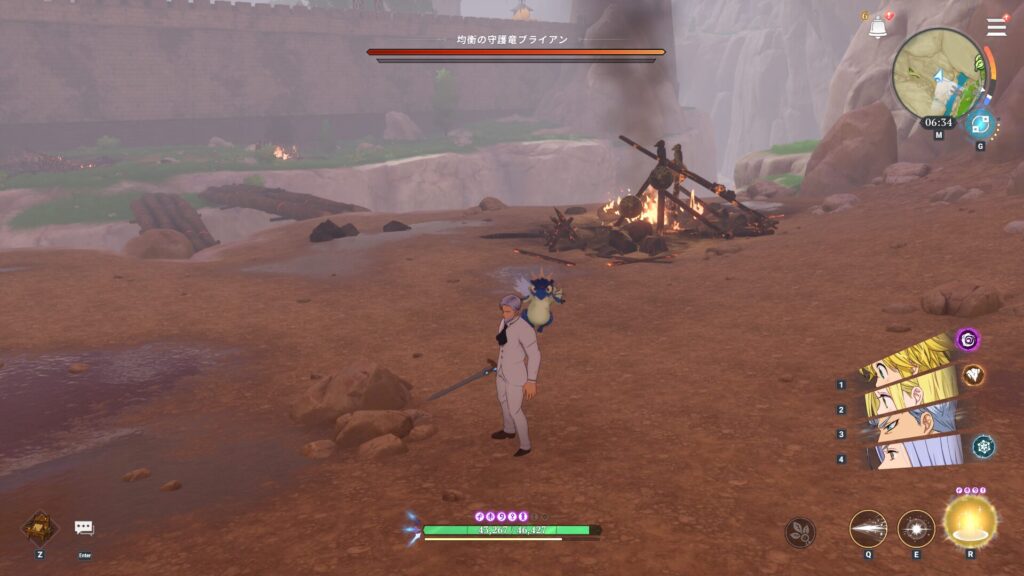Click the teal snowflake icon beside the portraits

coord(983,446)
